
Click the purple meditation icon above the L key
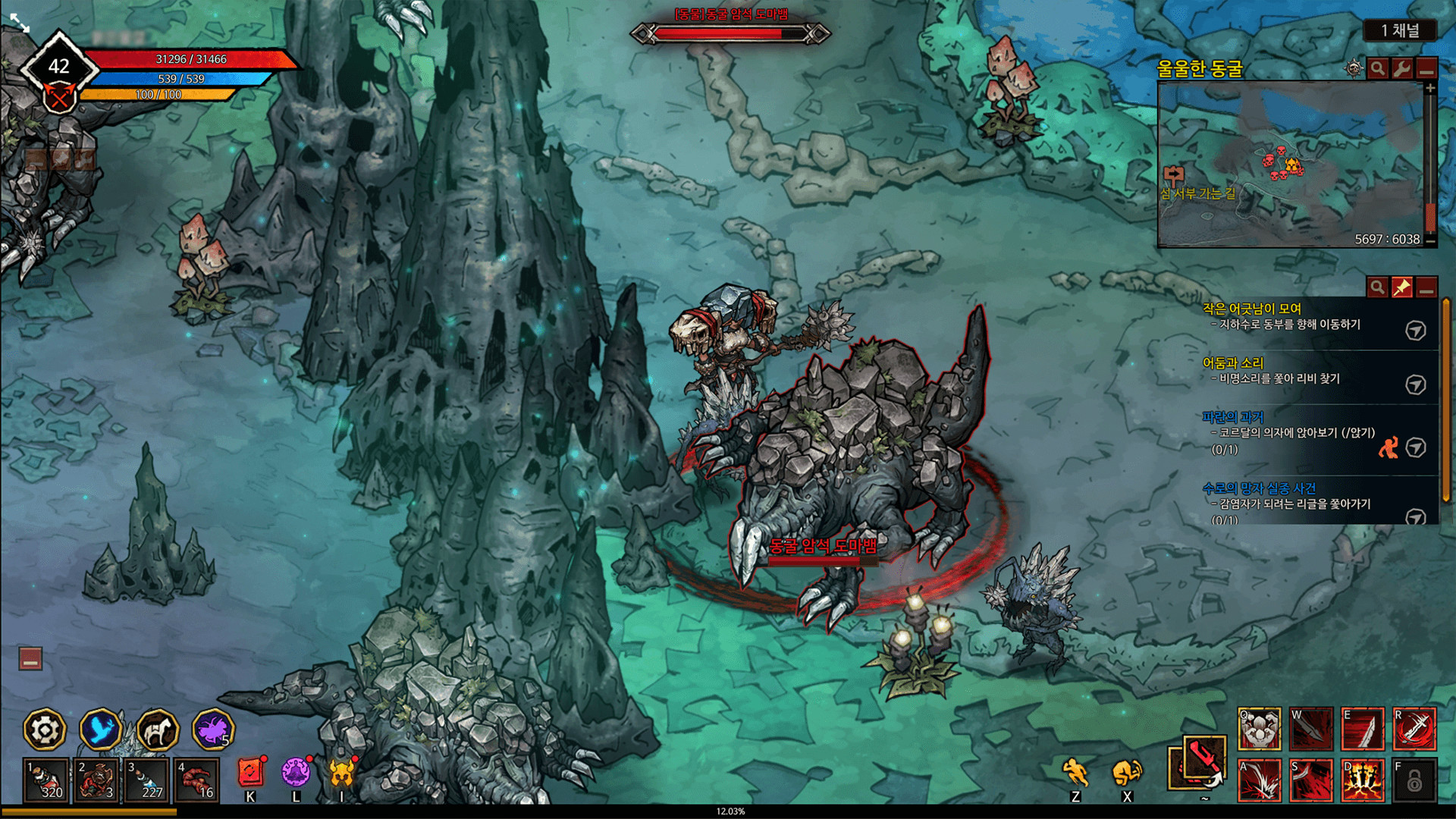(296, 771)
